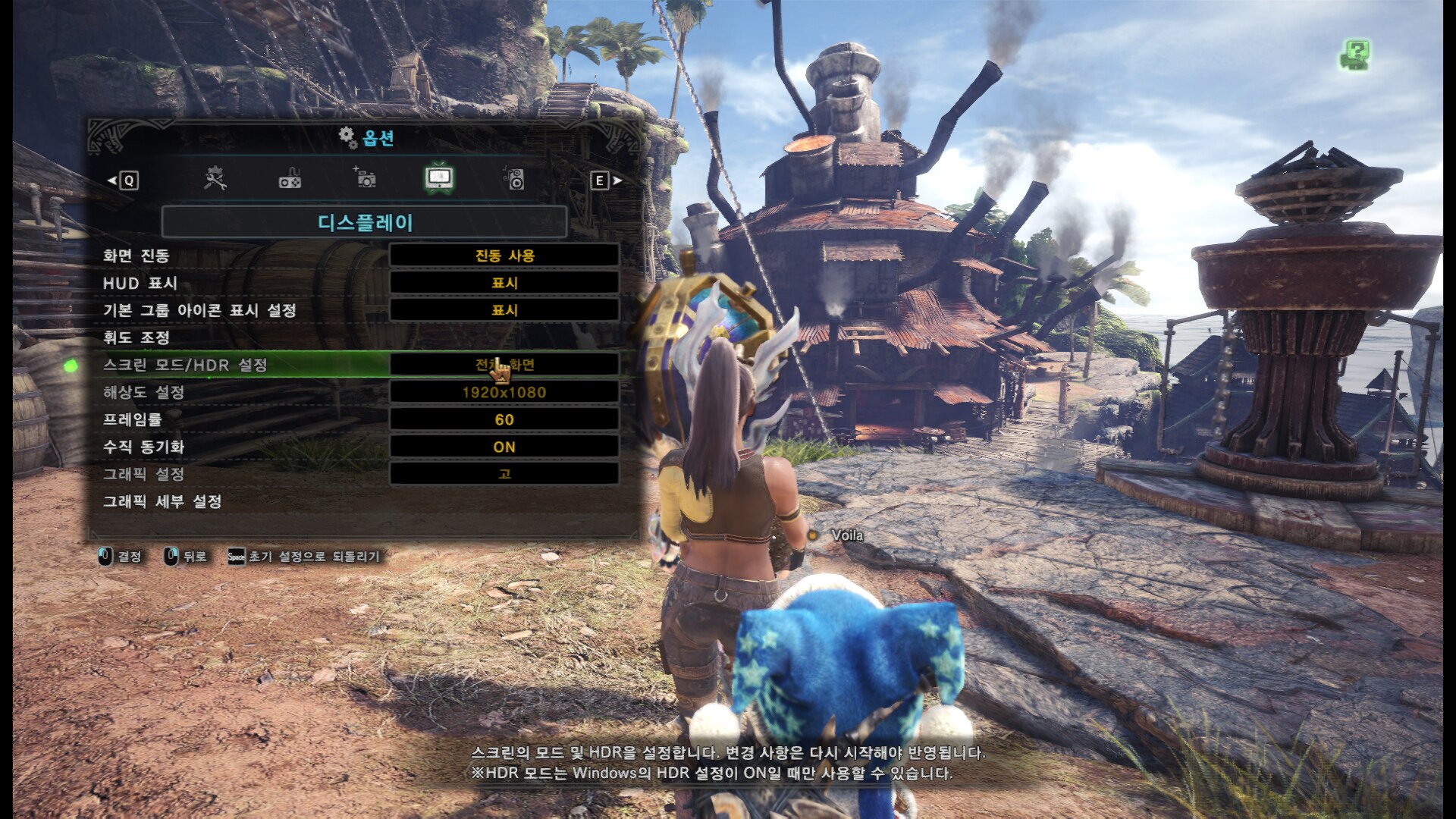Viewport: 1456px width, 819px height.
Task: Switch to the gamepad controls tab
Action: (290, 179)
